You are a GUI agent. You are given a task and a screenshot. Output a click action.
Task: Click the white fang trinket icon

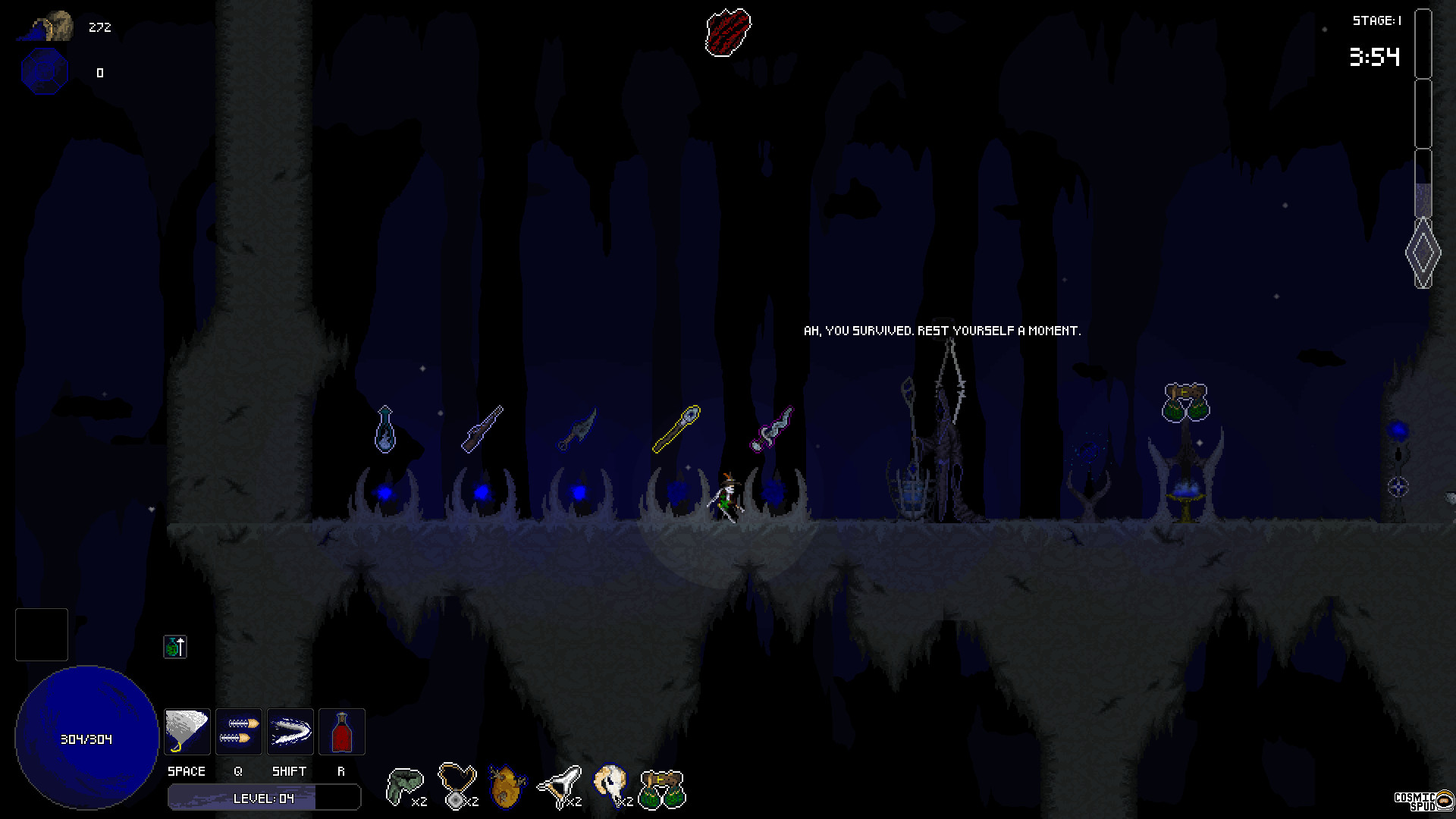[x=561, y=783]
